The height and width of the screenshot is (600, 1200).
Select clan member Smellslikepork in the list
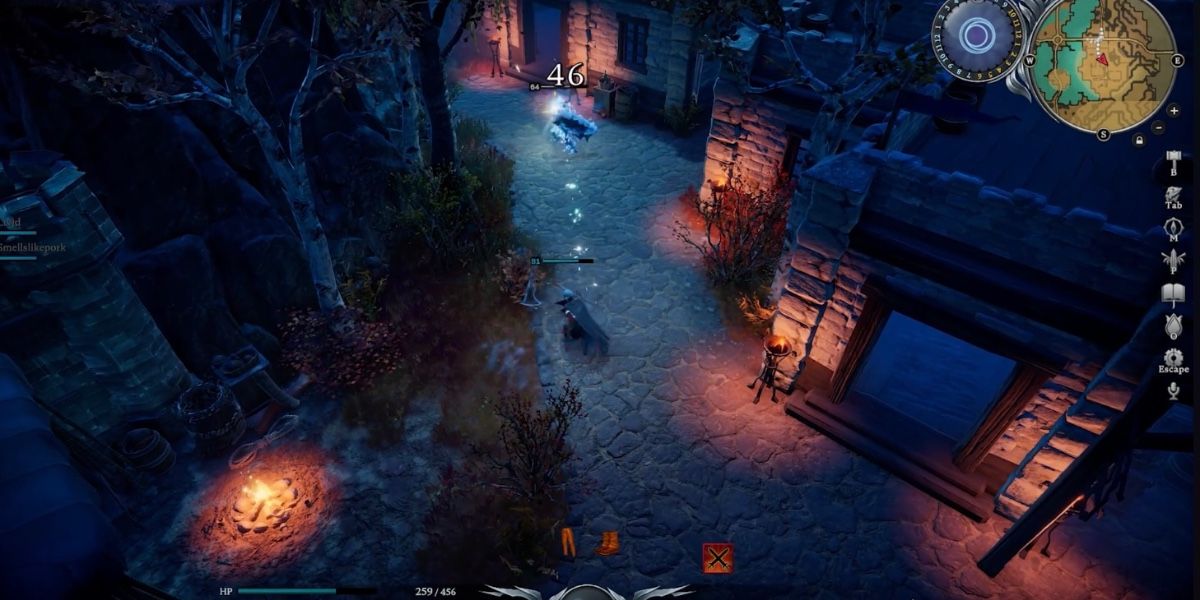click(30, 245)
